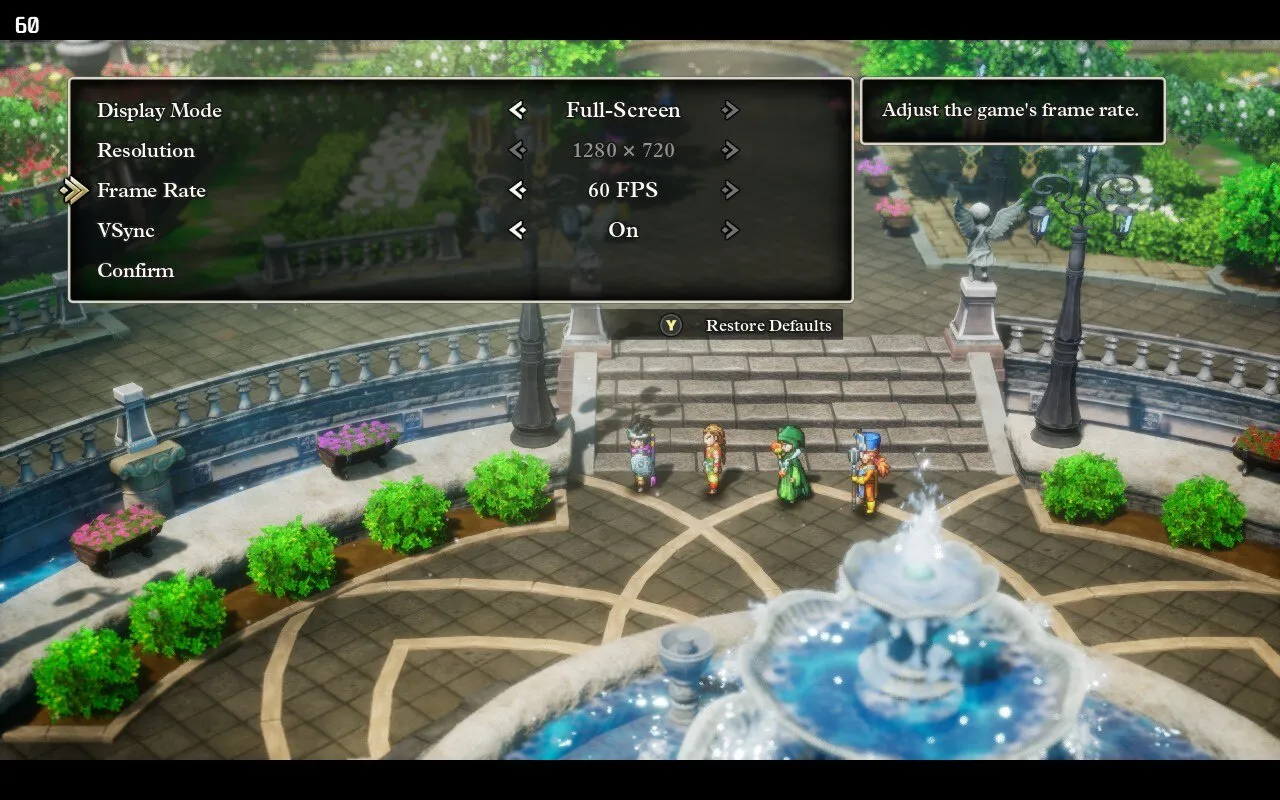Click left arrow beside 1280 × 720 resolution
The width and height of the screenshot is (1280, 800).
click(517, 150)
